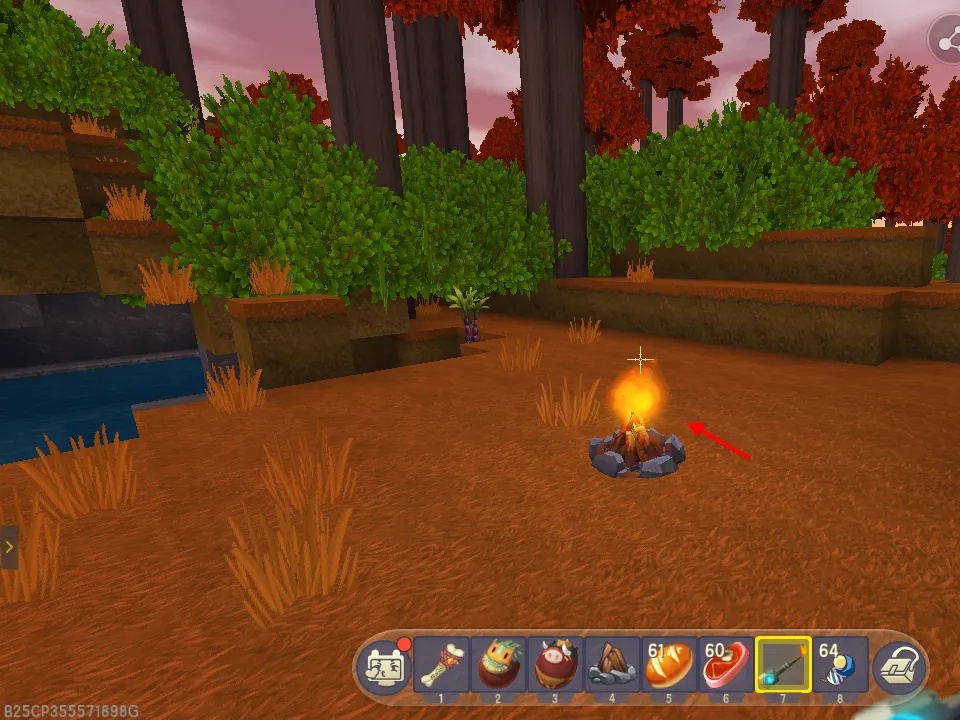Select the bone club in slot 1
960x720 pixels.
pyautogui.click(x=441, y=664)
